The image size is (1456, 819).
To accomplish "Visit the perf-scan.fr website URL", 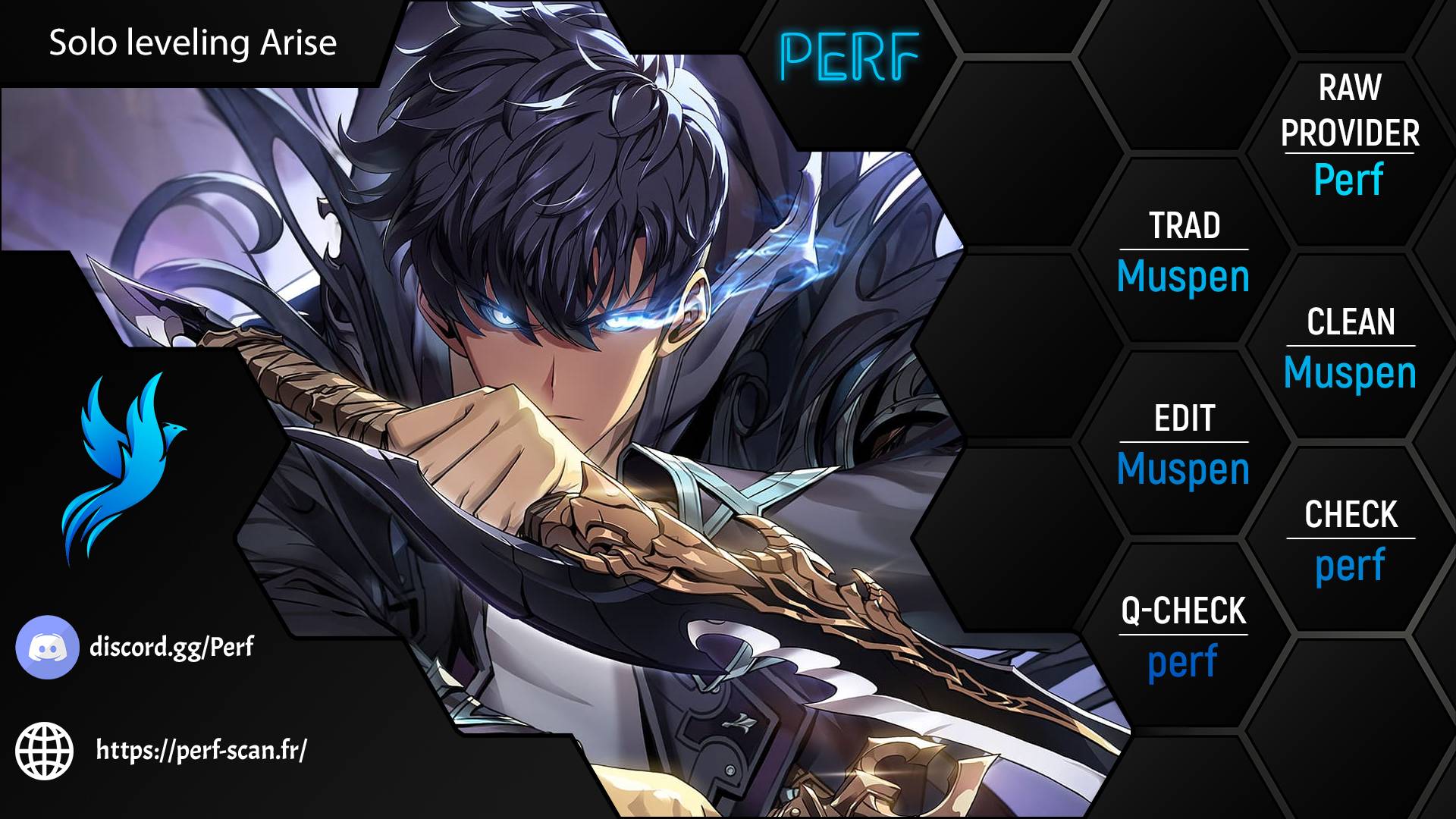I will [x=202, y=751].
